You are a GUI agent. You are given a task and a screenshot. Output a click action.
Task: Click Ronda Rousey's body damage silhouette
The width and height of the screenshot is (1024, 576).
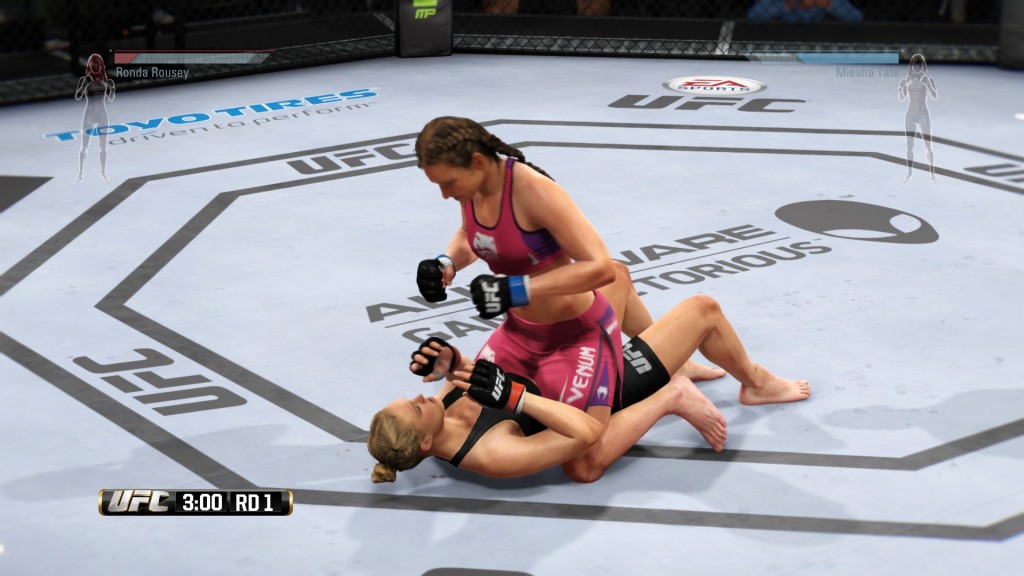pyautogui.click(x=95, y=115)
